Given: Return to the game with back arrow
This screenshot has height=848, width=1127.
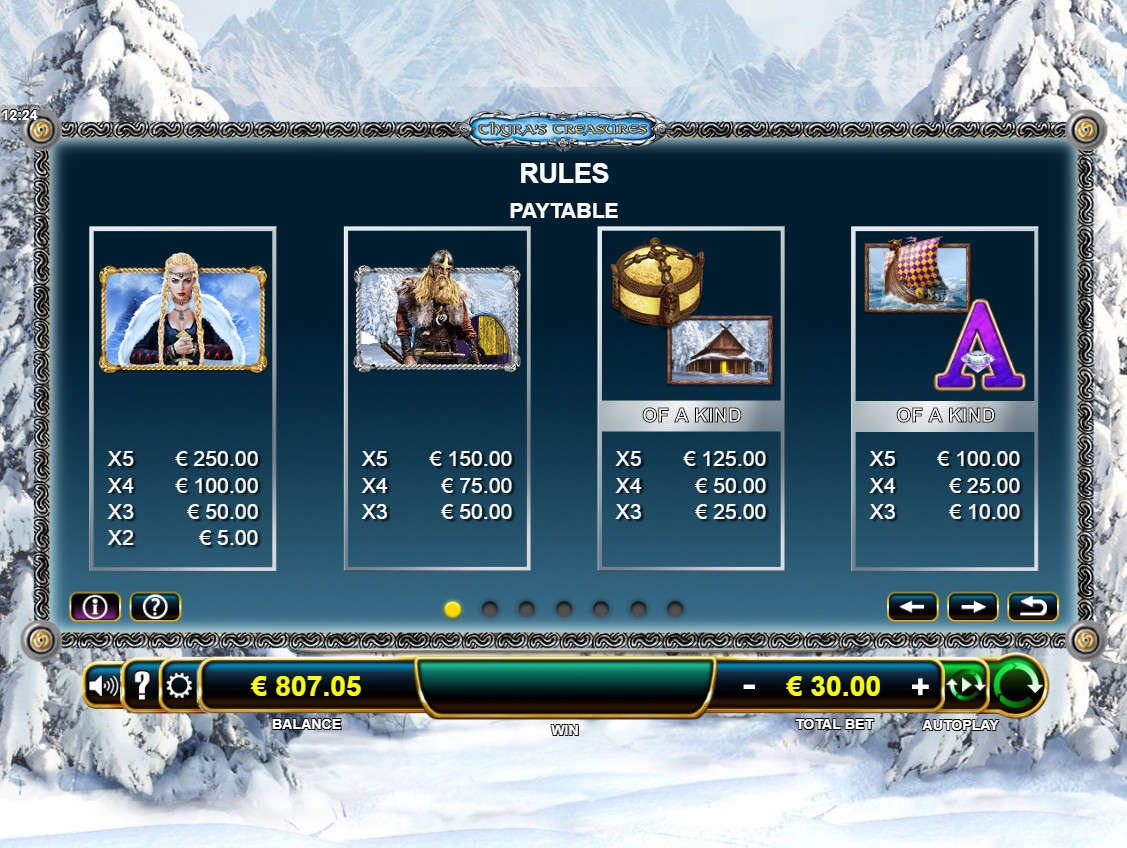Looking at the screenshot, I should (1032, 606).
